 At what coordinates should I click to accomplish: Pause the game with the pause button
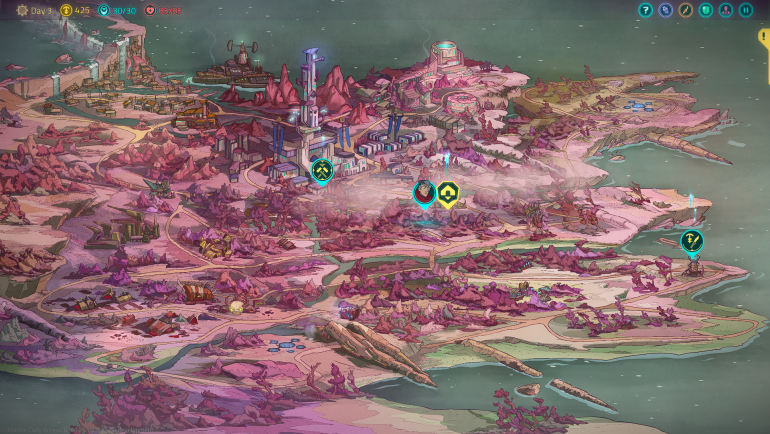[x=745, y=10]
